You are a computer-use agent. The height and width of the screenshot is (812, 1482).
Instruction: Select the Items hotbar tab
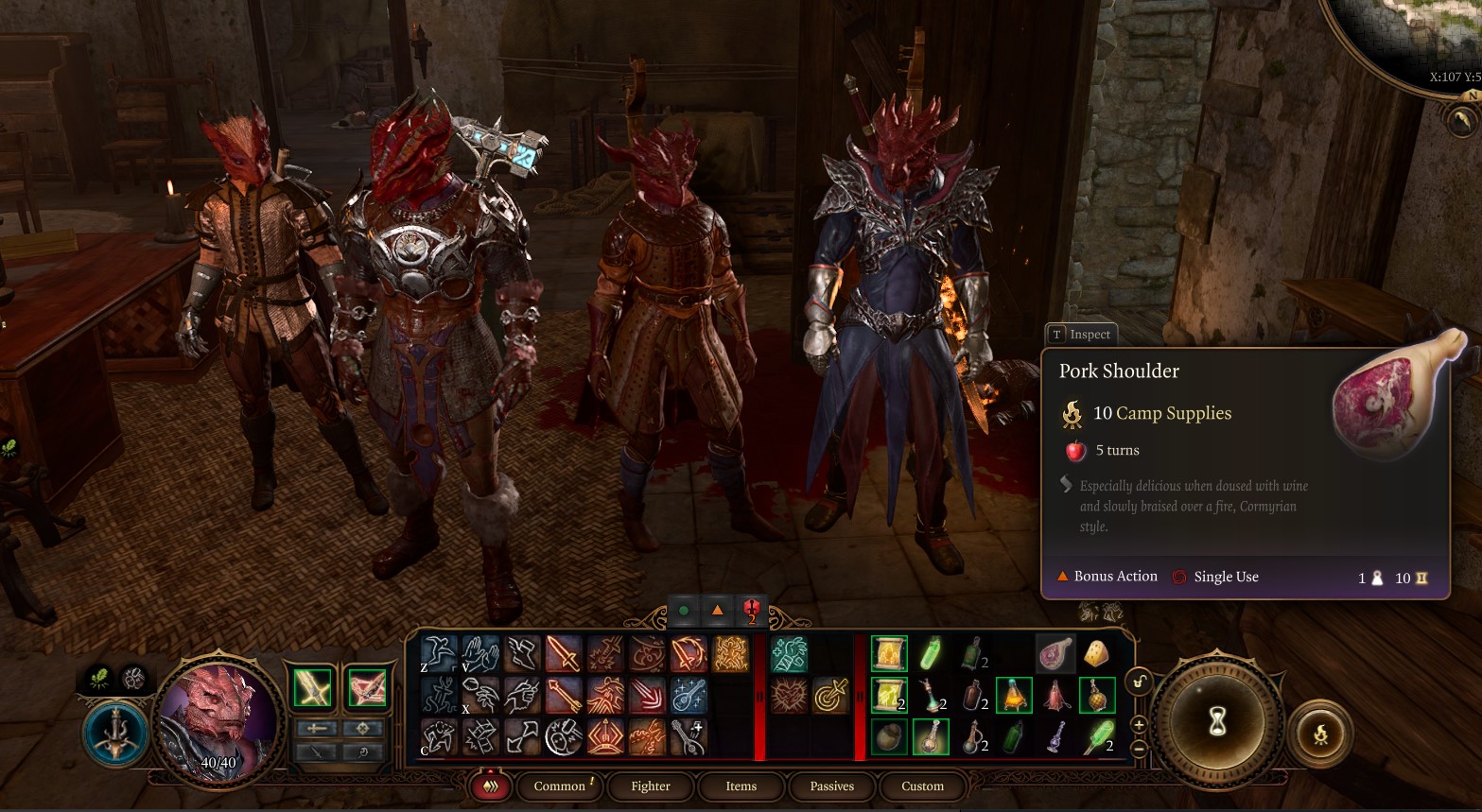click(x=741, y=786)
